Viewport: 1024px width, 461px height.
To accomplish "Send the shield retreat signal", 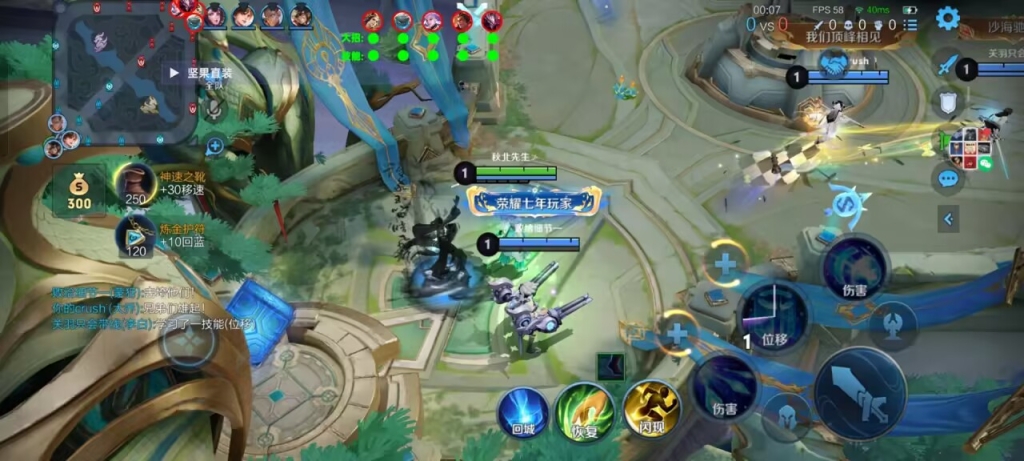I will coord(947,102).
